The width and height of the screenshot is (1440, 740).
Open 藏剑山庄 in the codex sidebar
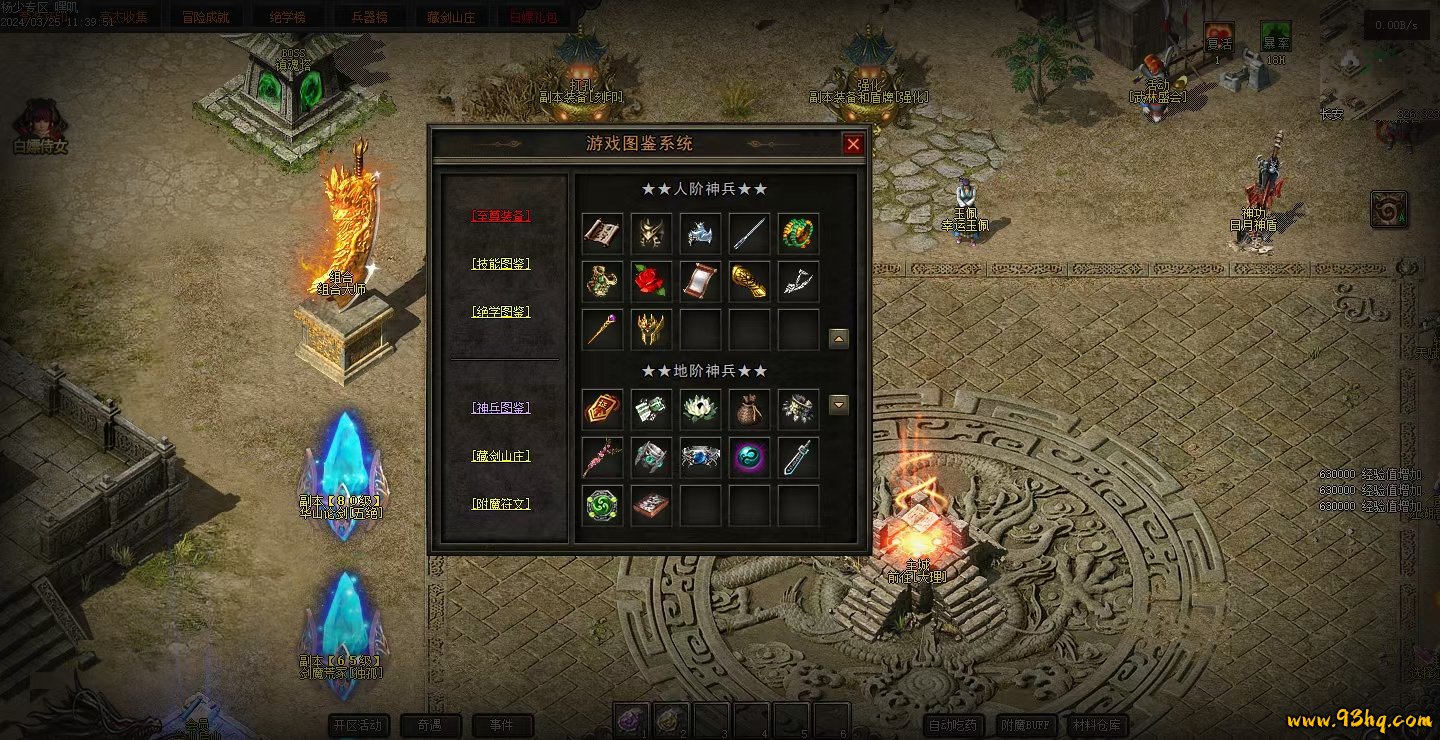click(500, 455)
